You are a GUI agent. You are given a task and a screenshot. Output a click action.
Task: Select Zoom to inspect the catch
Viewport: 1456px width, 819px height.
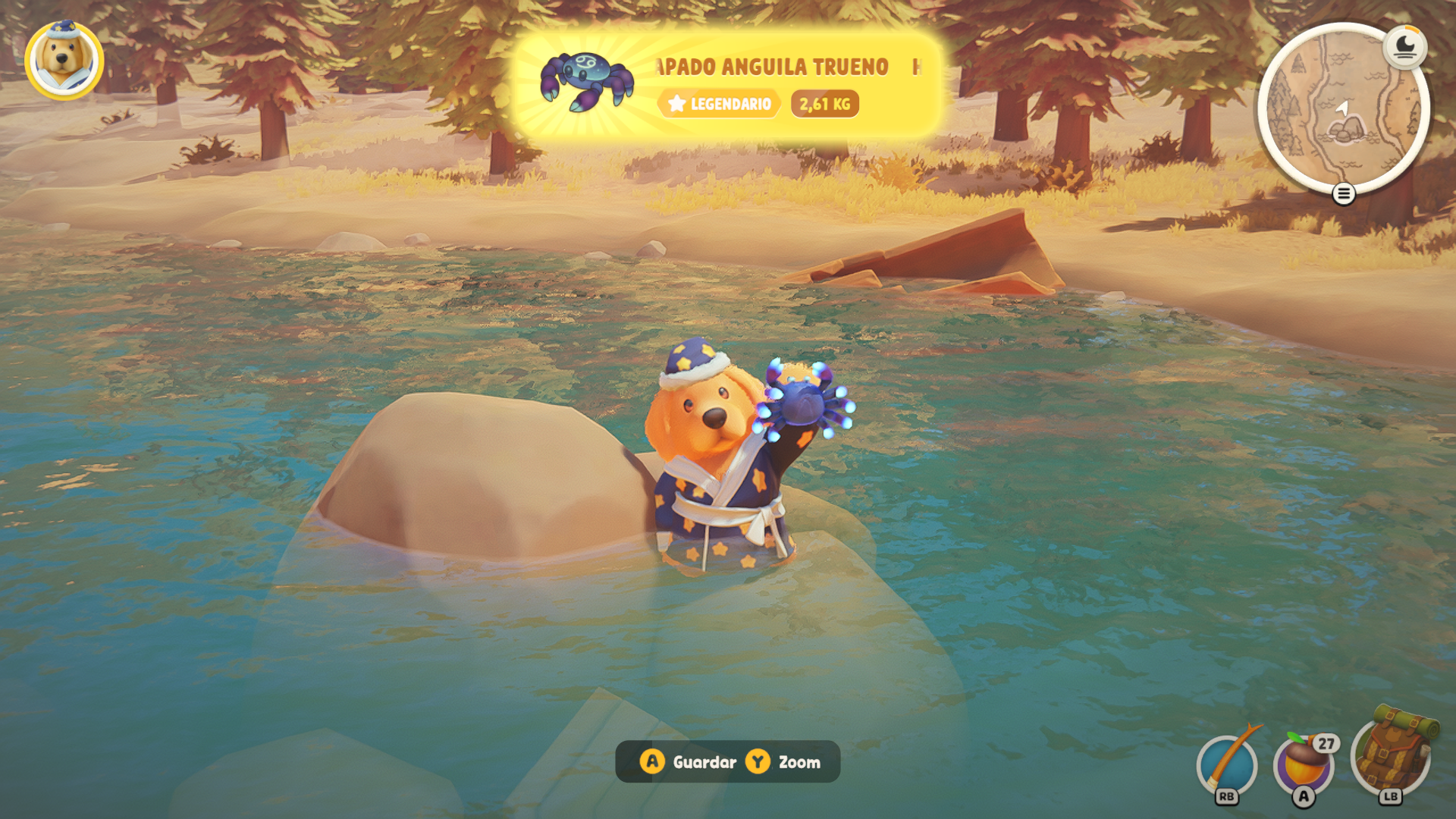coord(784,762)
